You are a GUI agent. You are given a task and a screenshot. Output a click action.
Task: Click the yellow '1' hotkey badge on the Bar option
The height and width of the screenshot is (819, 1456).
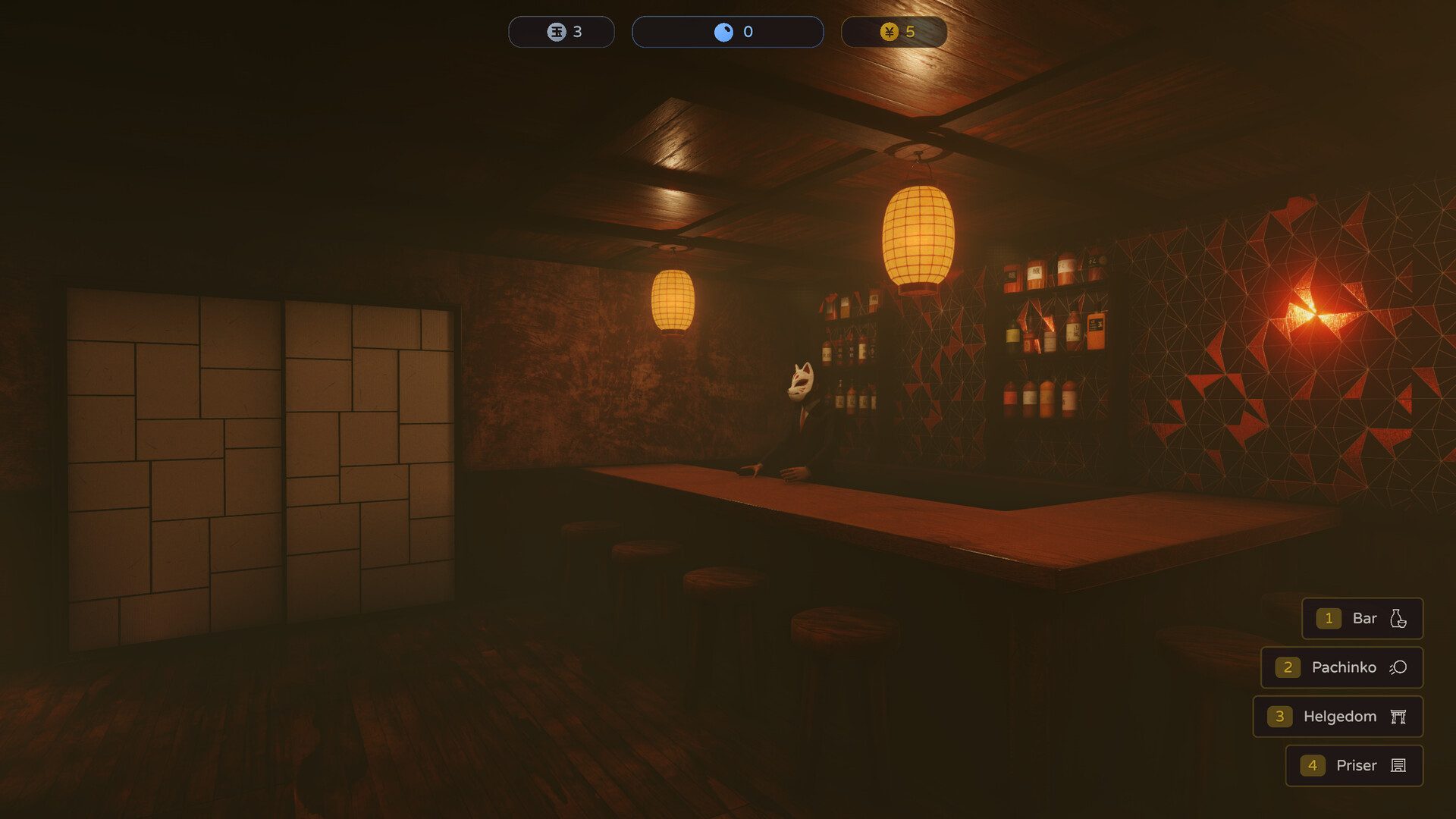1328,618
